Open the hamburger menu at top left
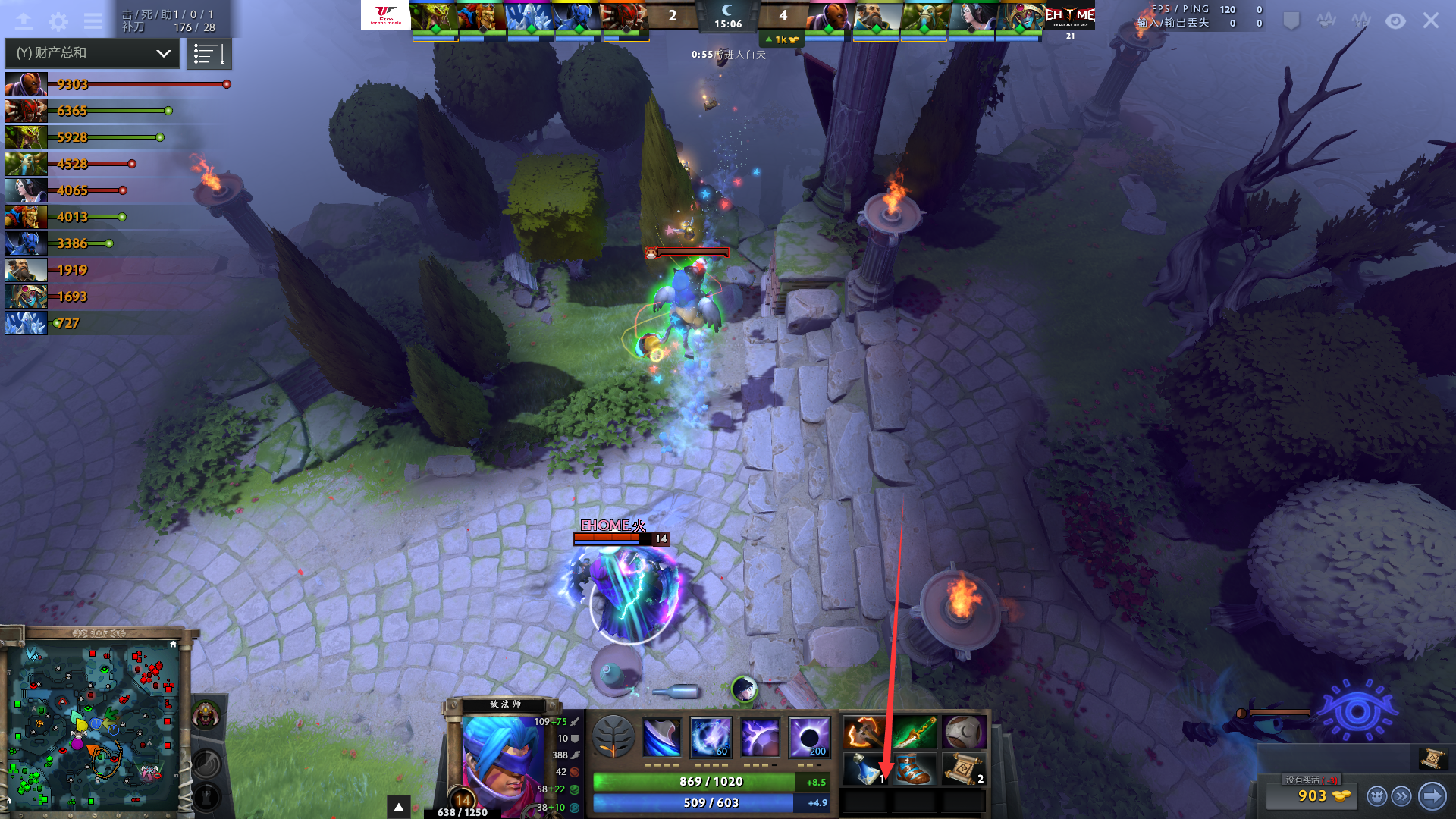This screenshot has height=819, width=1456. click(x=93, y=21)
